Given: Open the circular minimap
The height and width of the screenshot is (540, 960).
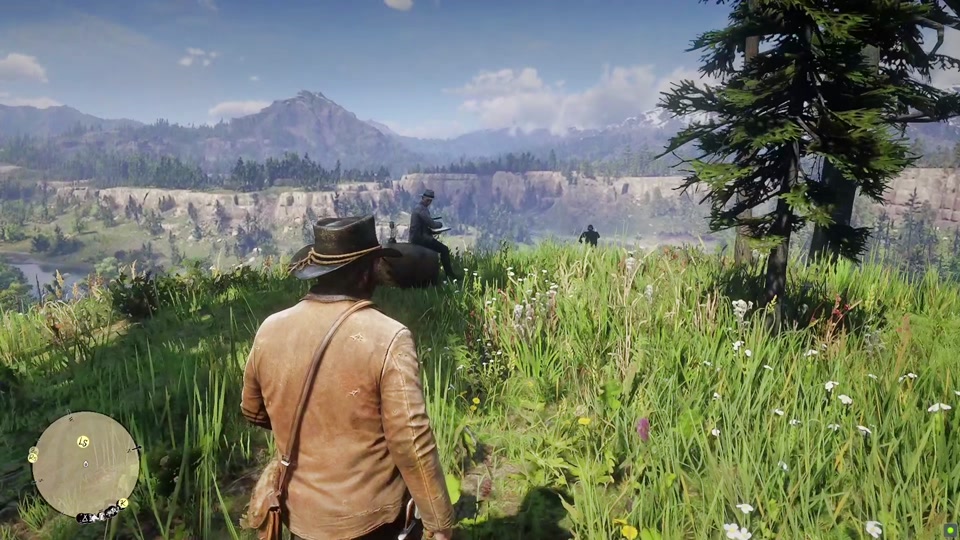Looking at the screenshot, I should [85, 464].
